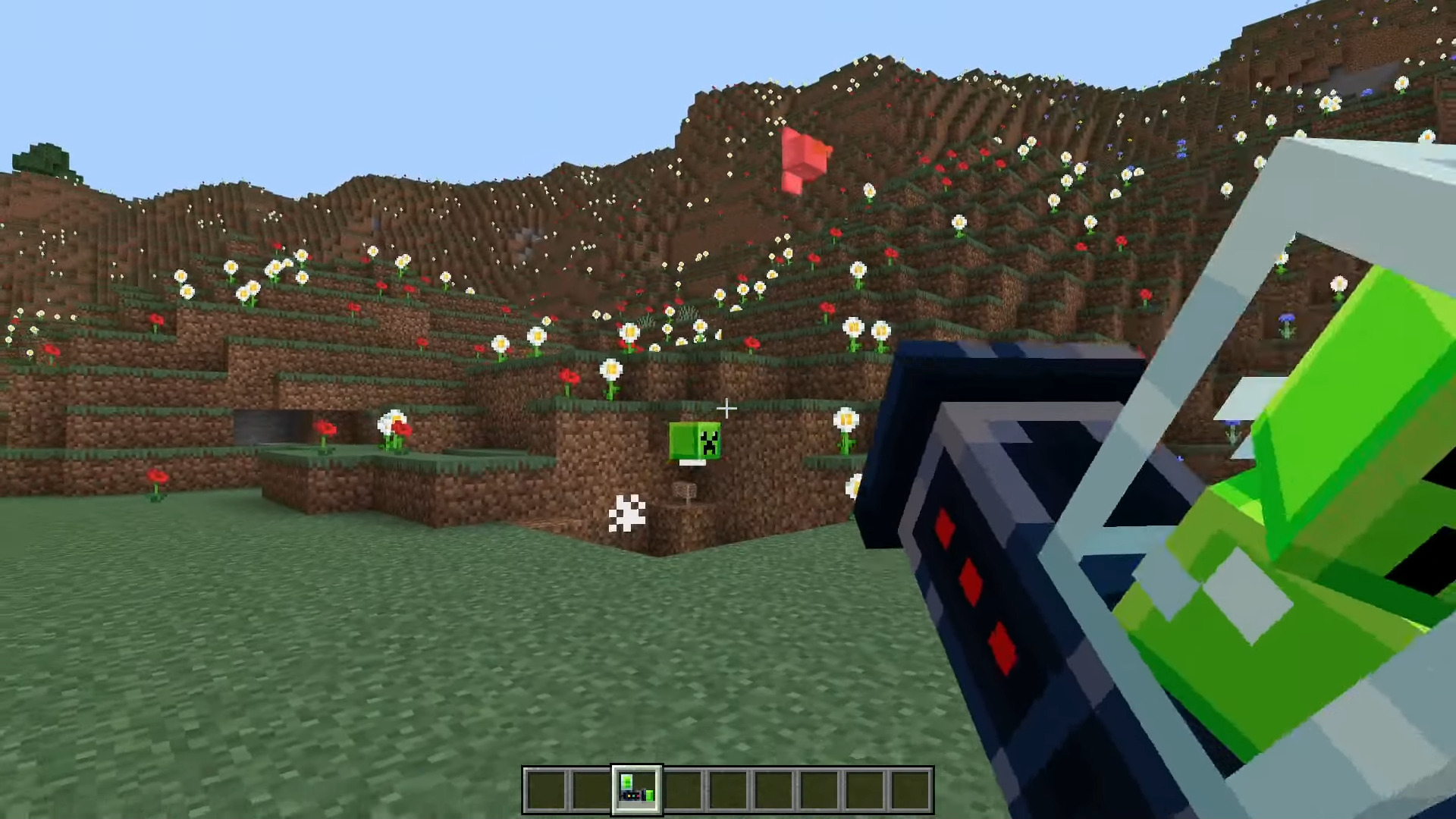Click the crosshair at screen center
Image resolution: width=1456 pixels, height=819 pixels.
point(727,409)
